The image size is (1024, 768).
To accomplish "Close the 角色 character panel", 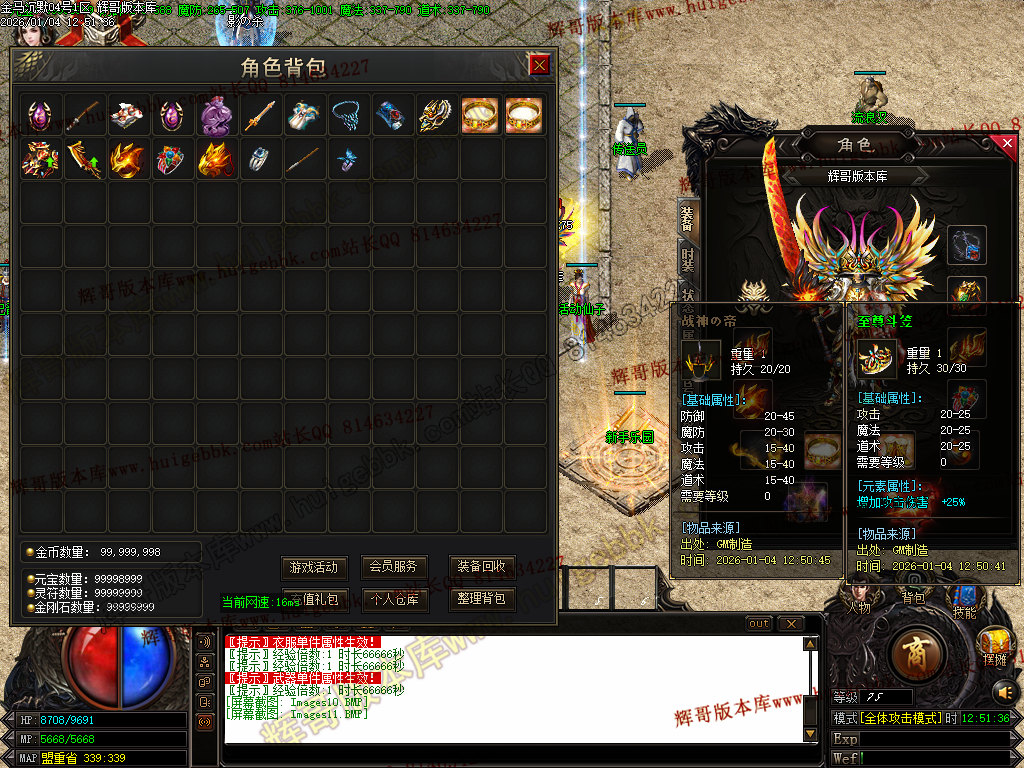I will [x=1007, y=144].
